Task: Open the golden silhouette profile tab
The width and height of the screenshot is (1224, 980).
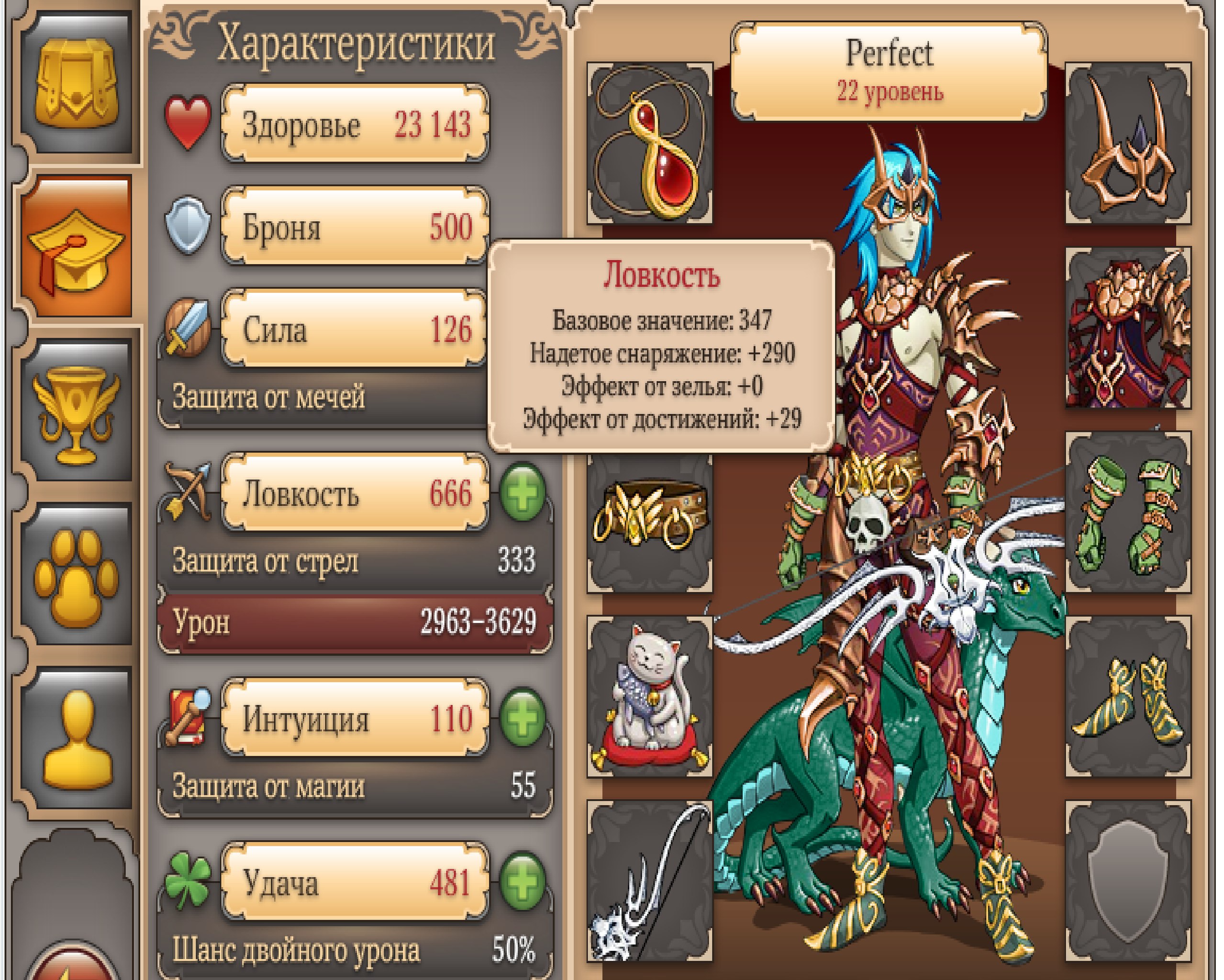Action: tap(76, 738)
